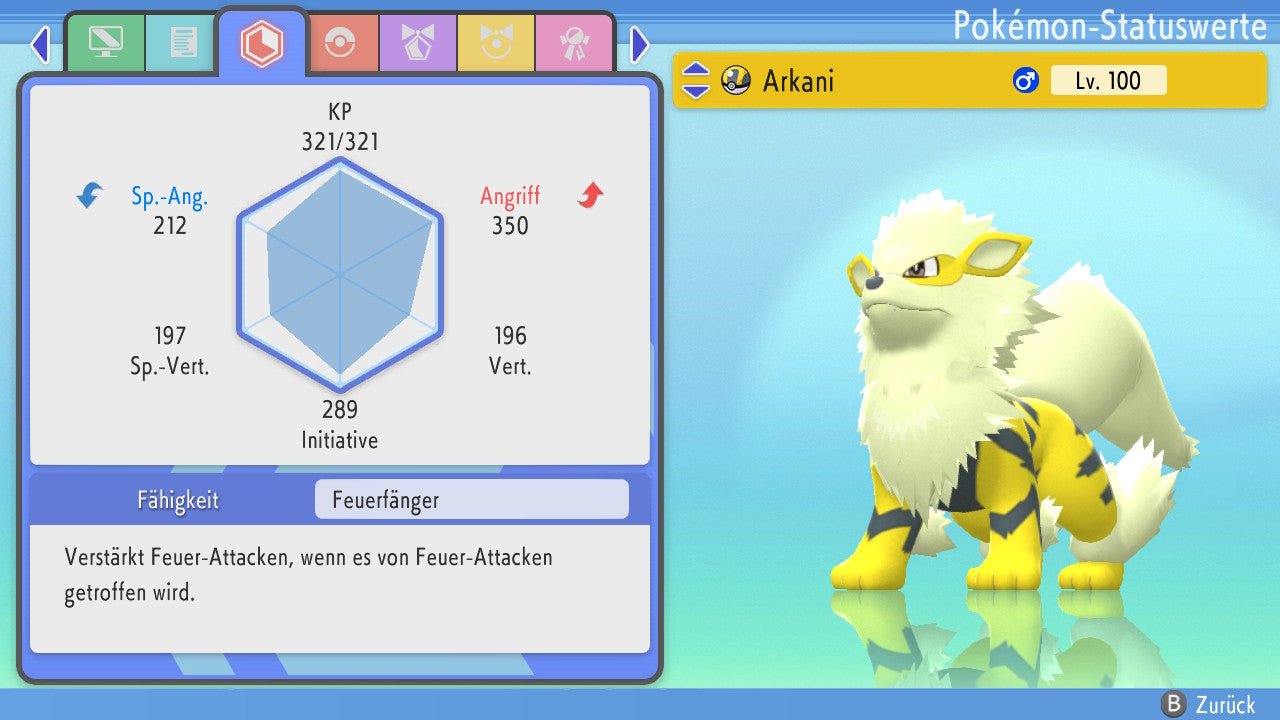Screen dimensions: 1280x720
Task: Go back with the Zurück button
Action: point(1208,704)
